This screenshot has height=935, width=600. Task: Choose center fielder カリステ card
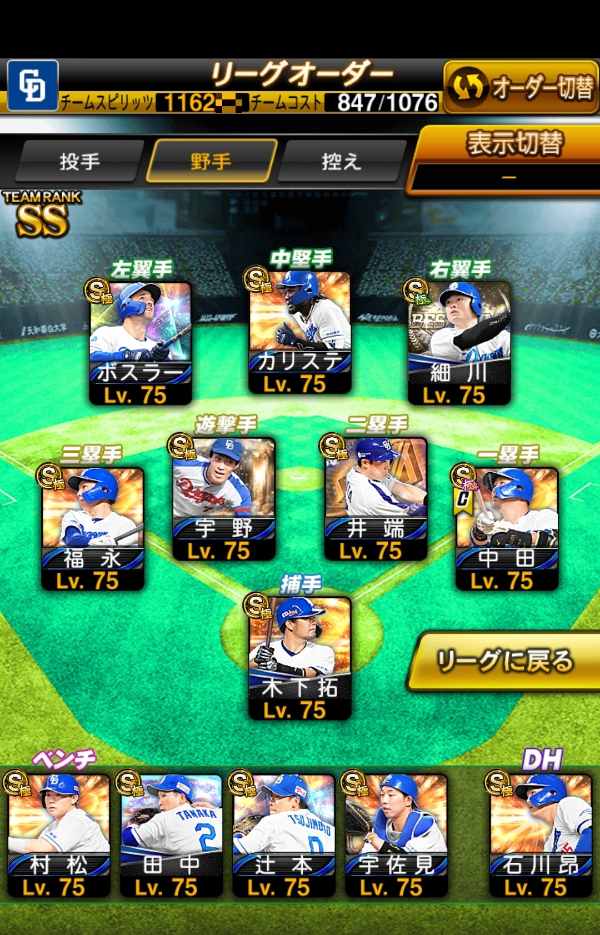tap(299, 334)
